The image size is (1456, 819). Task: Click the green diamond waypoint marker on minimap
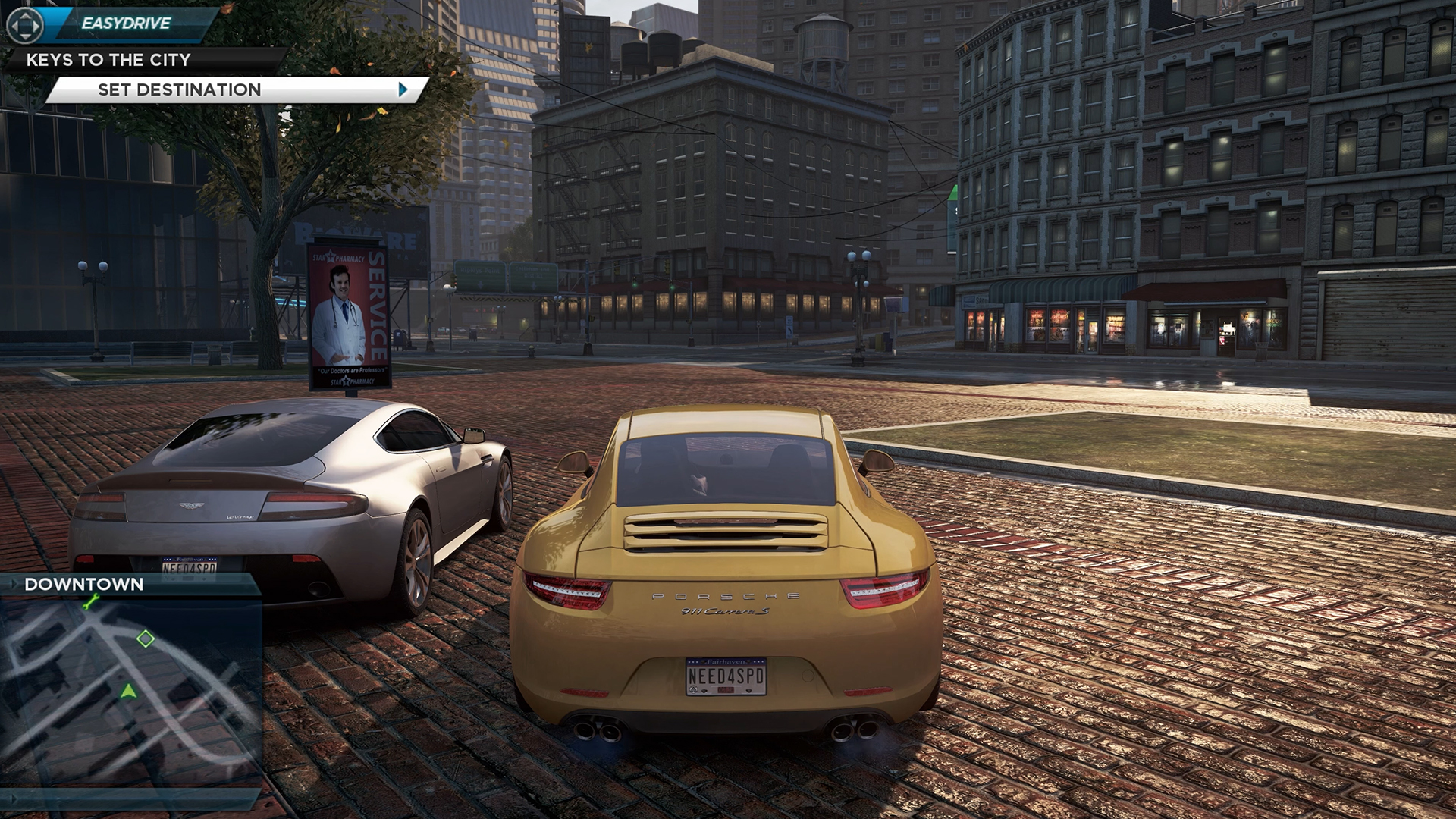(x=145, y=639)
